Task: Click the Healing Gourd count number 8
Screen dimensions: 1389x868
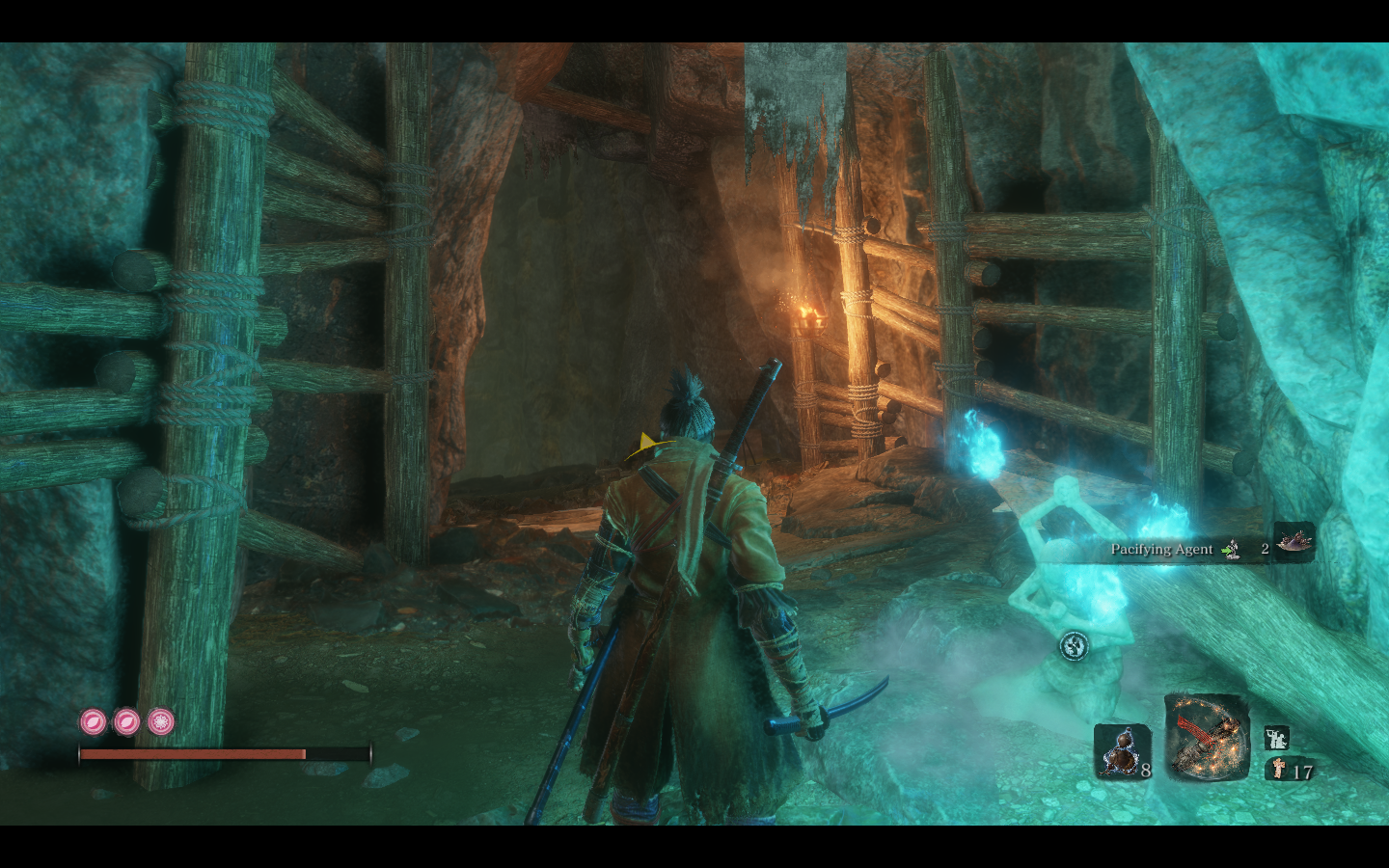Action: pyautogui.click(x=1145, y=770)
